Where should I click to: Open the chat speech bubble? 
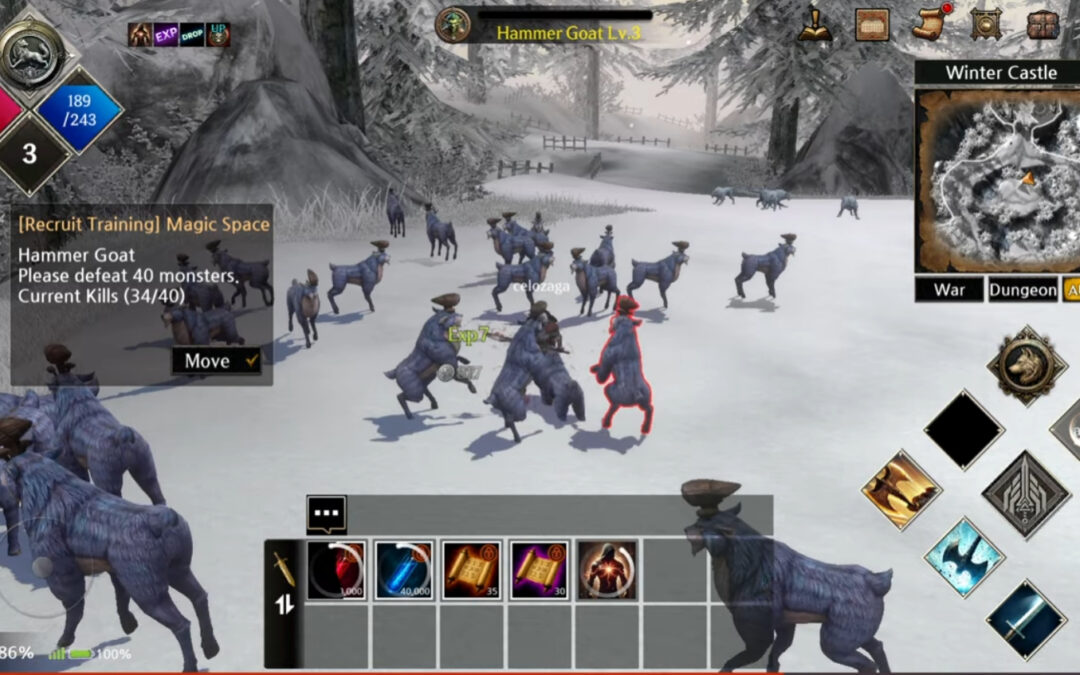coord(326,515)
